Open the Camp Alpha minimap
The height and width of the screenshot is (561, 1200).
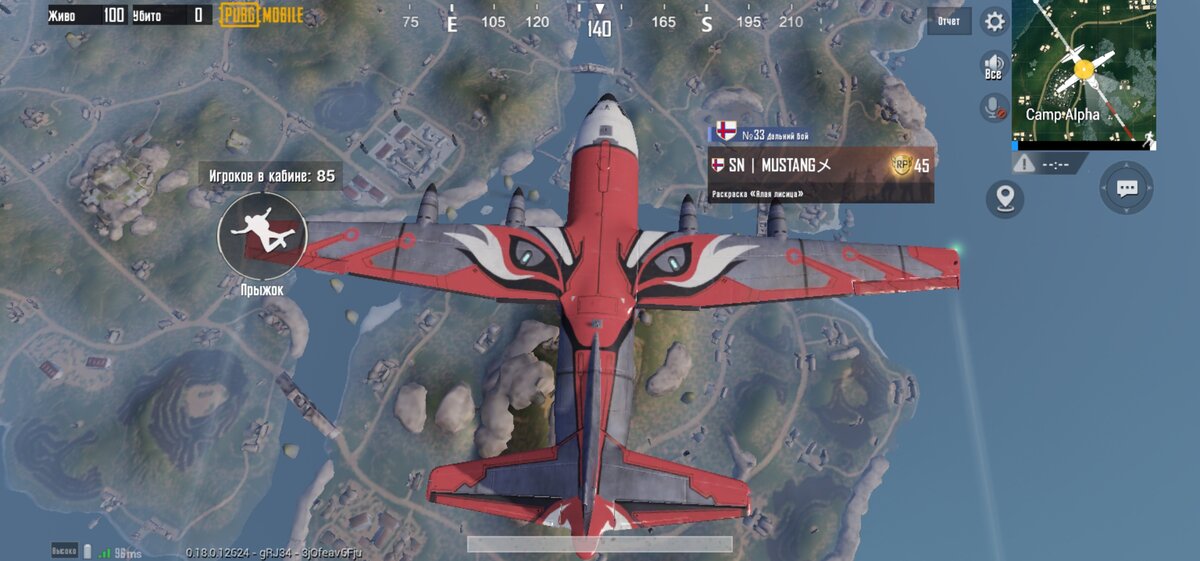[1084, 70]
